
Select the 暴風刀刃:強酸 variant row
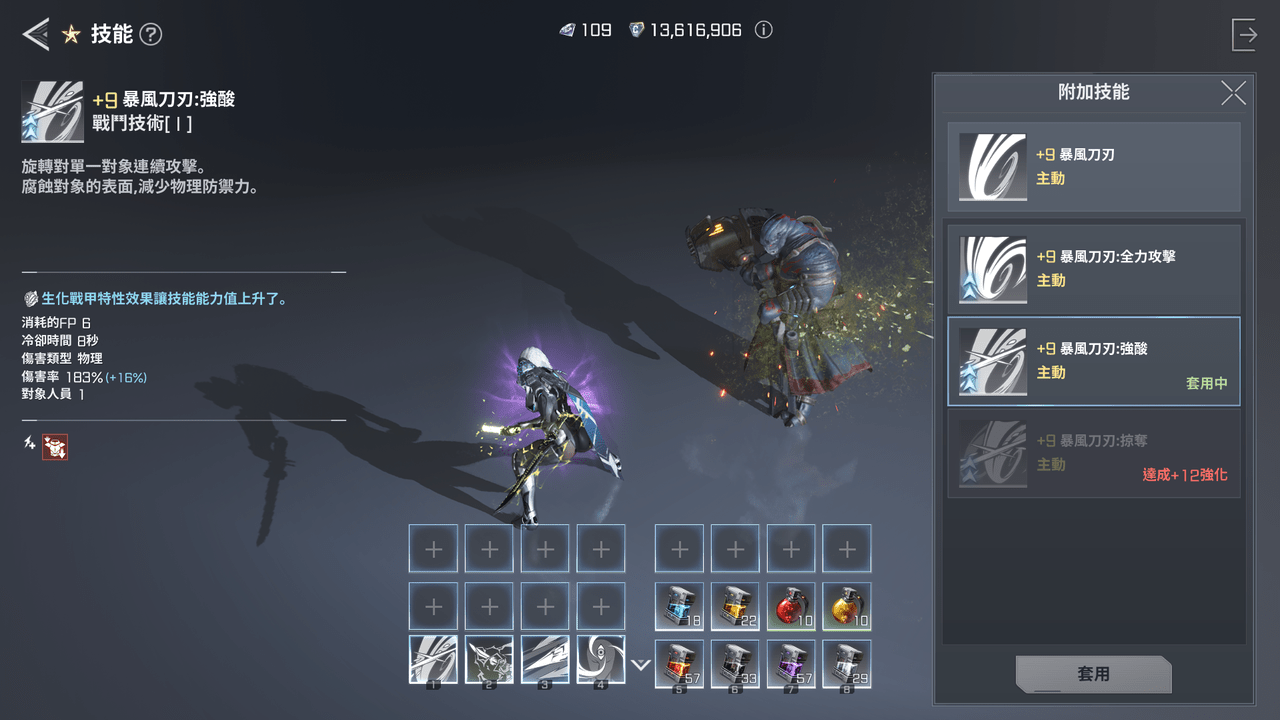coord(1094,361)
